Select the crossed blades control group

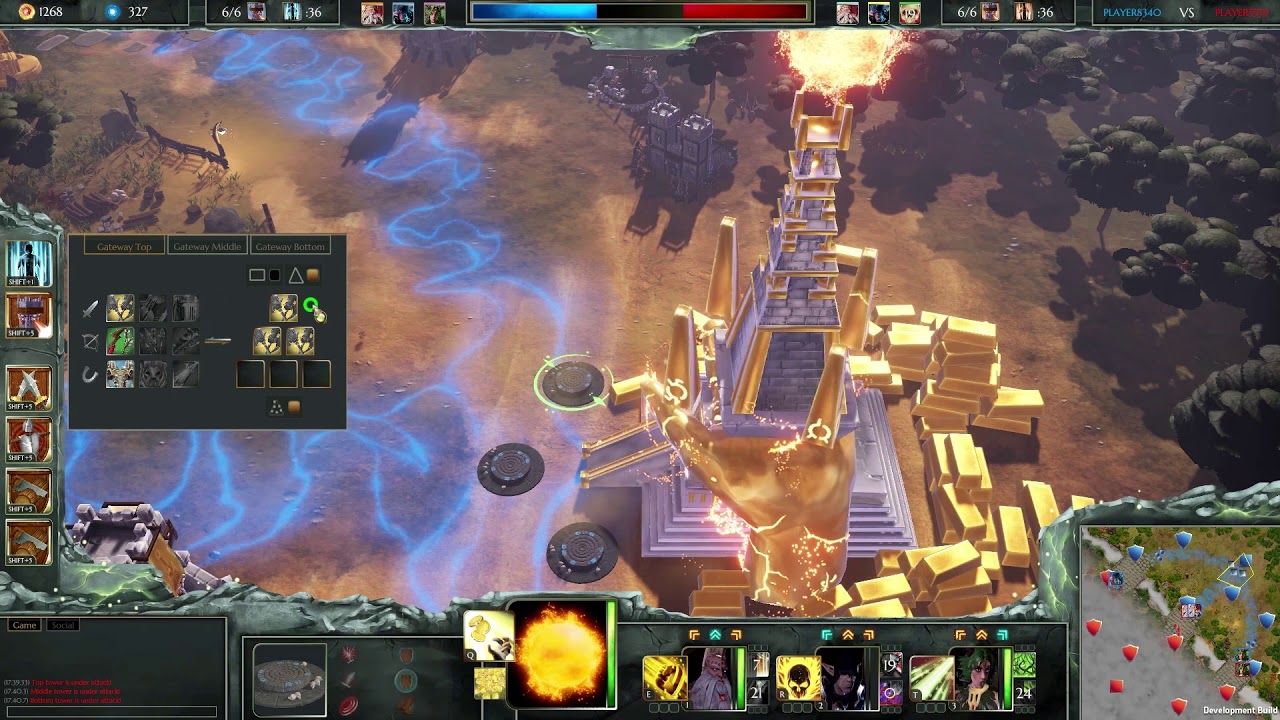click(30, 388)
